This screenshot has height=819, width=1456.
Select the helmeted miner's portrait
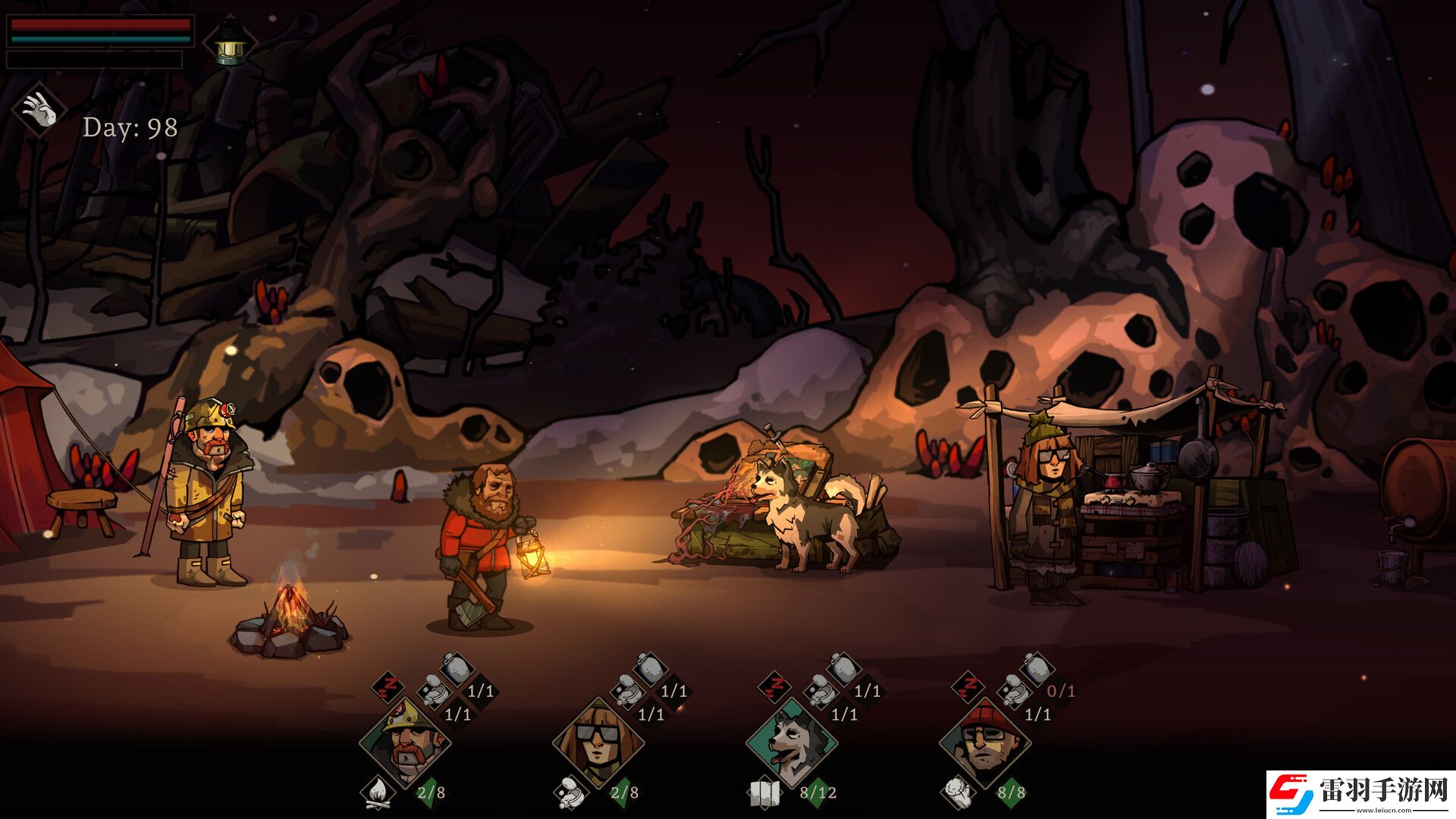405,743
